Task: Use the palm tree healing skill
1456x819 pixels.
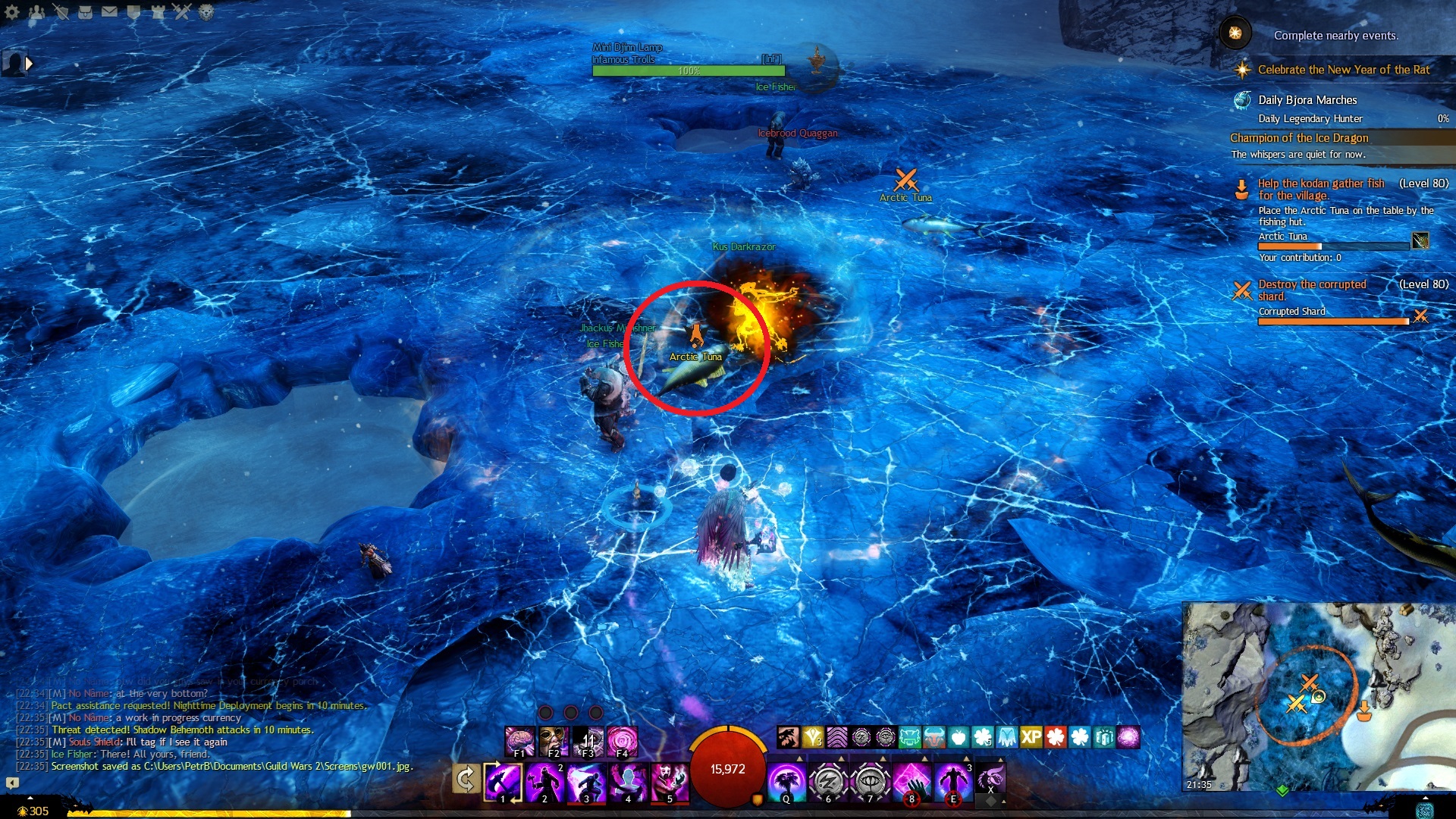Action: tap(786, 781)
